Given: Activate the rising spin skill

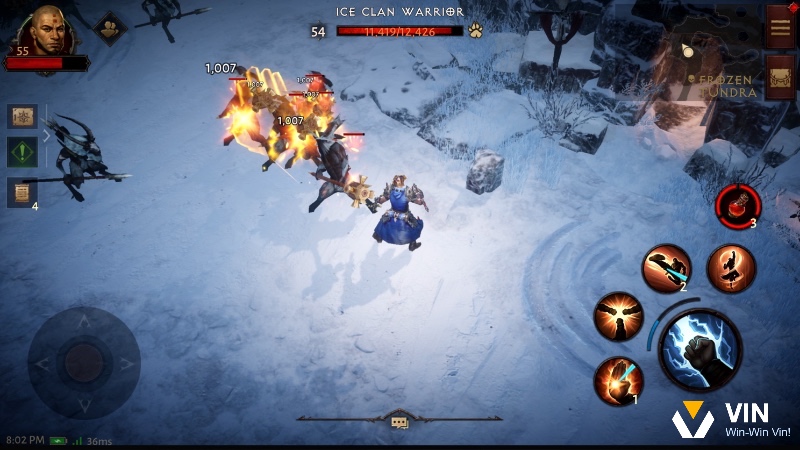Looking at the screenshot, I should click(x=731, y=268).
